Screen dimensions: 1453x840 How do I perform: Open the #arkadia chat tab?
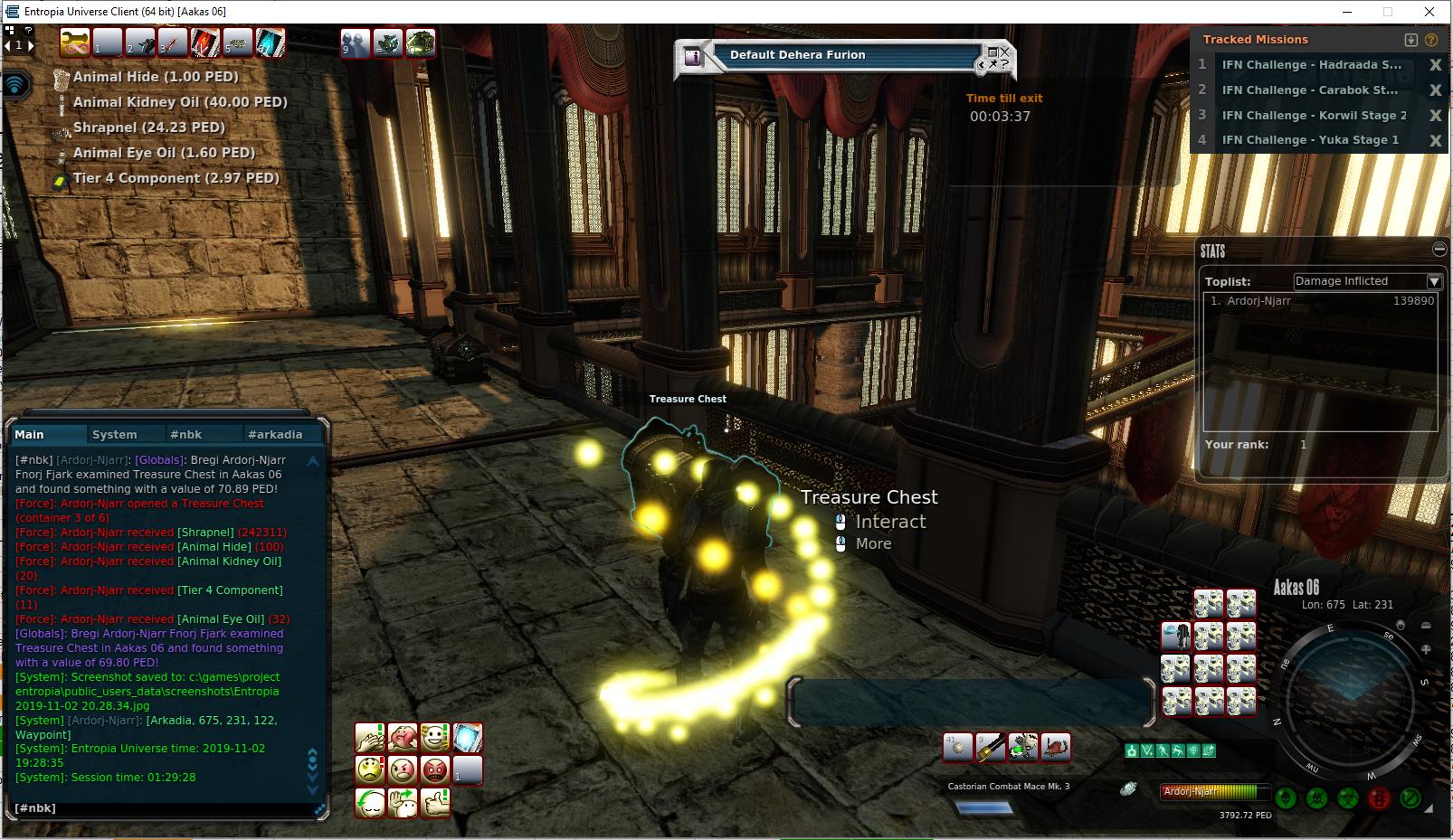click(x=275, y=434)
